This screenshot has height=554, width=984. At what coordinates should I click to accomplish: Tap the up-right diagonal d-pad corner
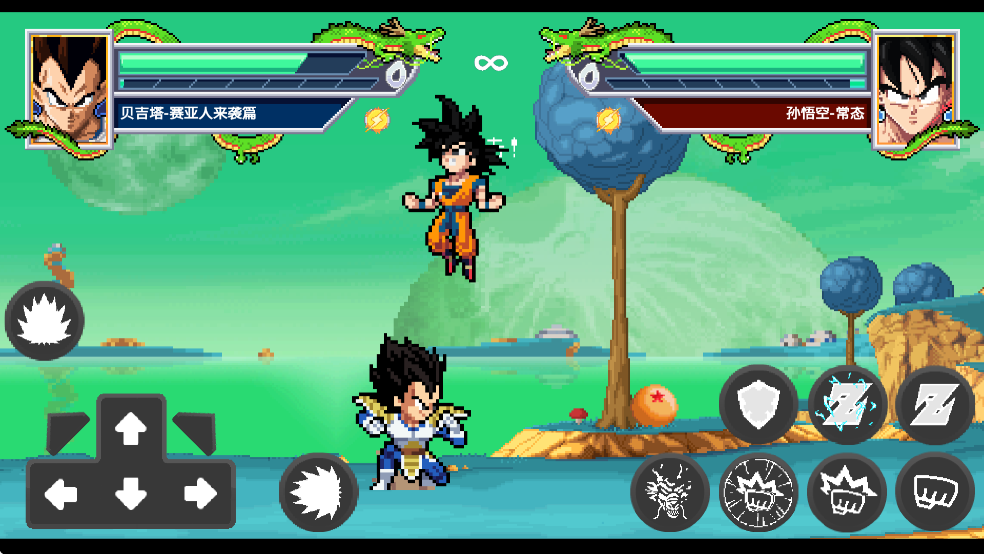coord(193,430)
